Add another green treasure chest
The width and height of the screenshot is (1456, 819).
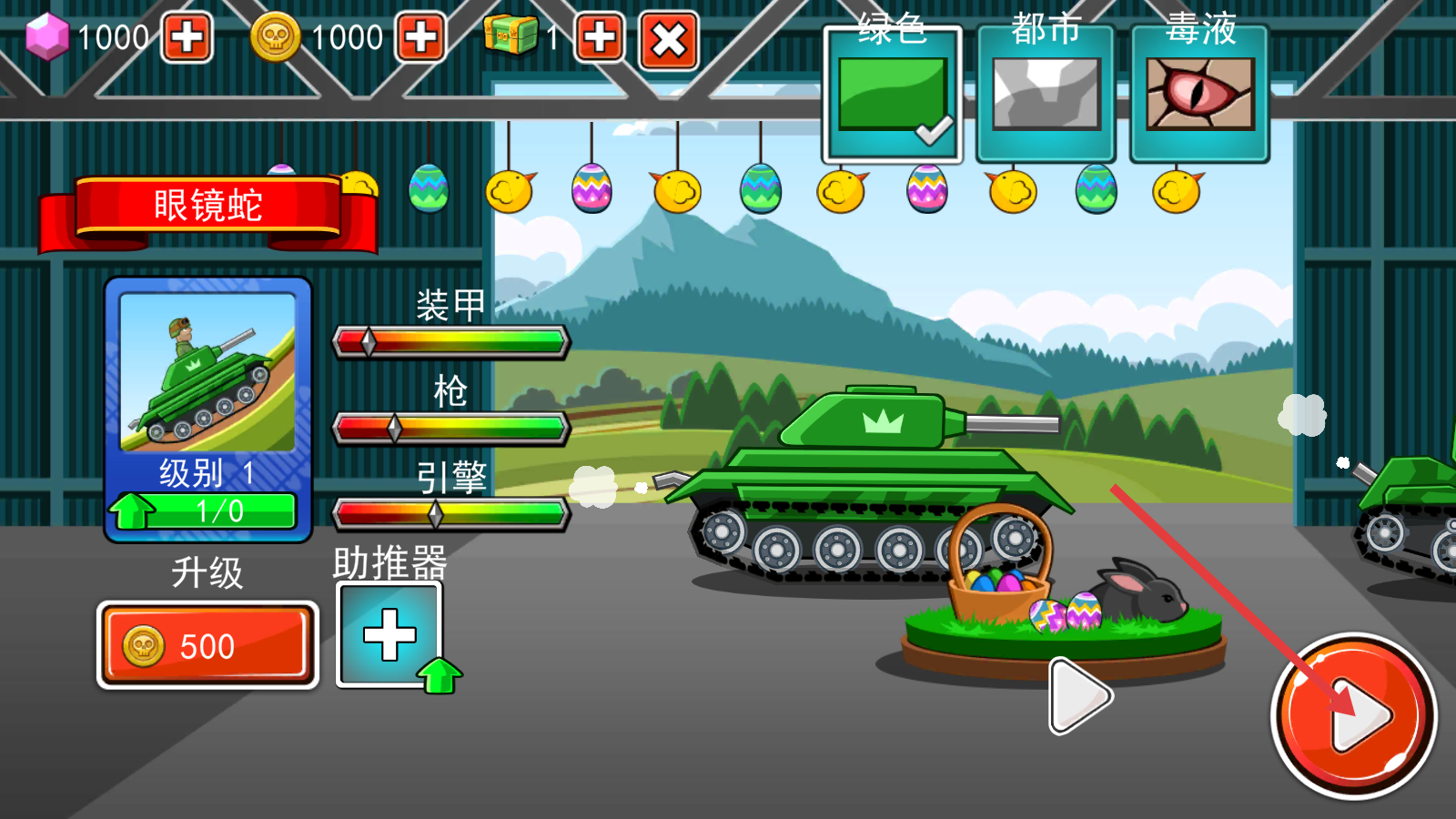(x=599, y=38)
